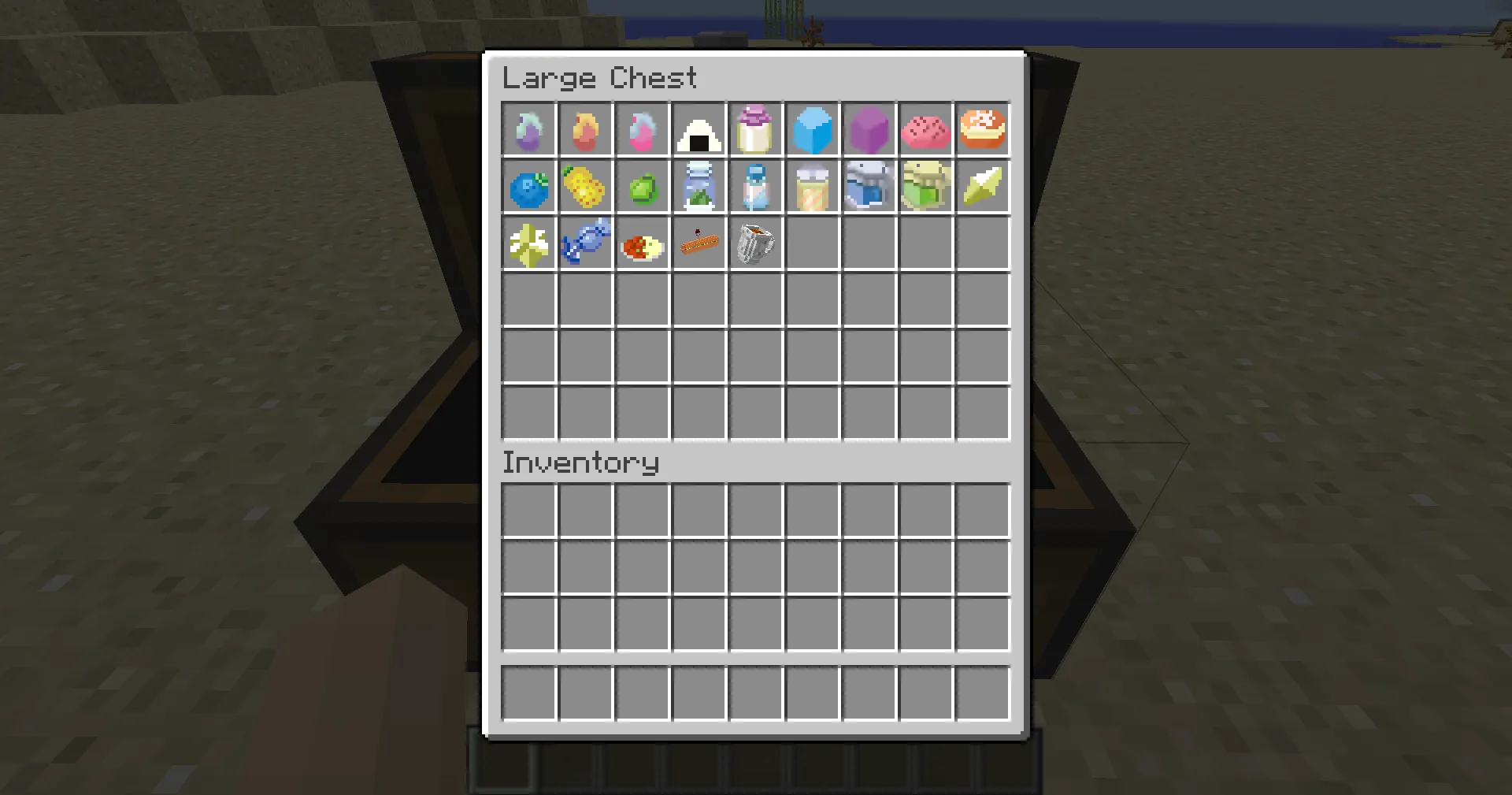Pick up the pink sprinkled cookie
1512x795 pixels.
click(x=925, y=129)
